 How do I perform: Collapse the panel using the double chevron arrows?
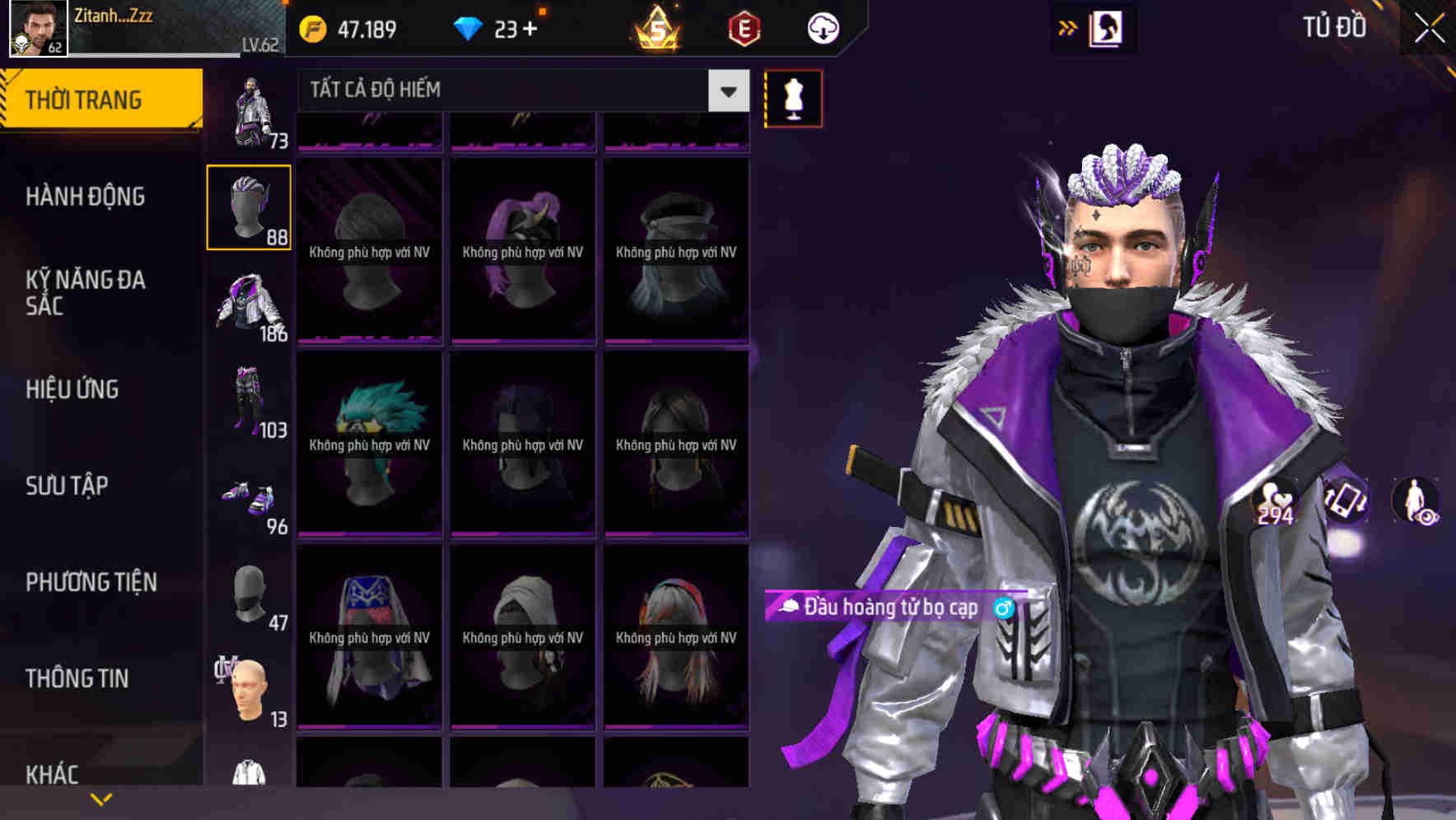pos(1068,26)
